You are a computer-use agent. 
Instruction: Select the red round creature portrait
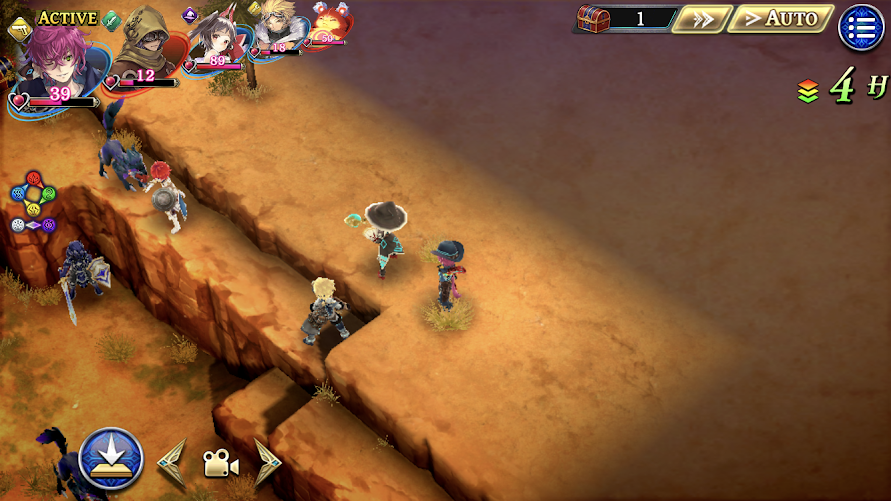click(328, 24)
